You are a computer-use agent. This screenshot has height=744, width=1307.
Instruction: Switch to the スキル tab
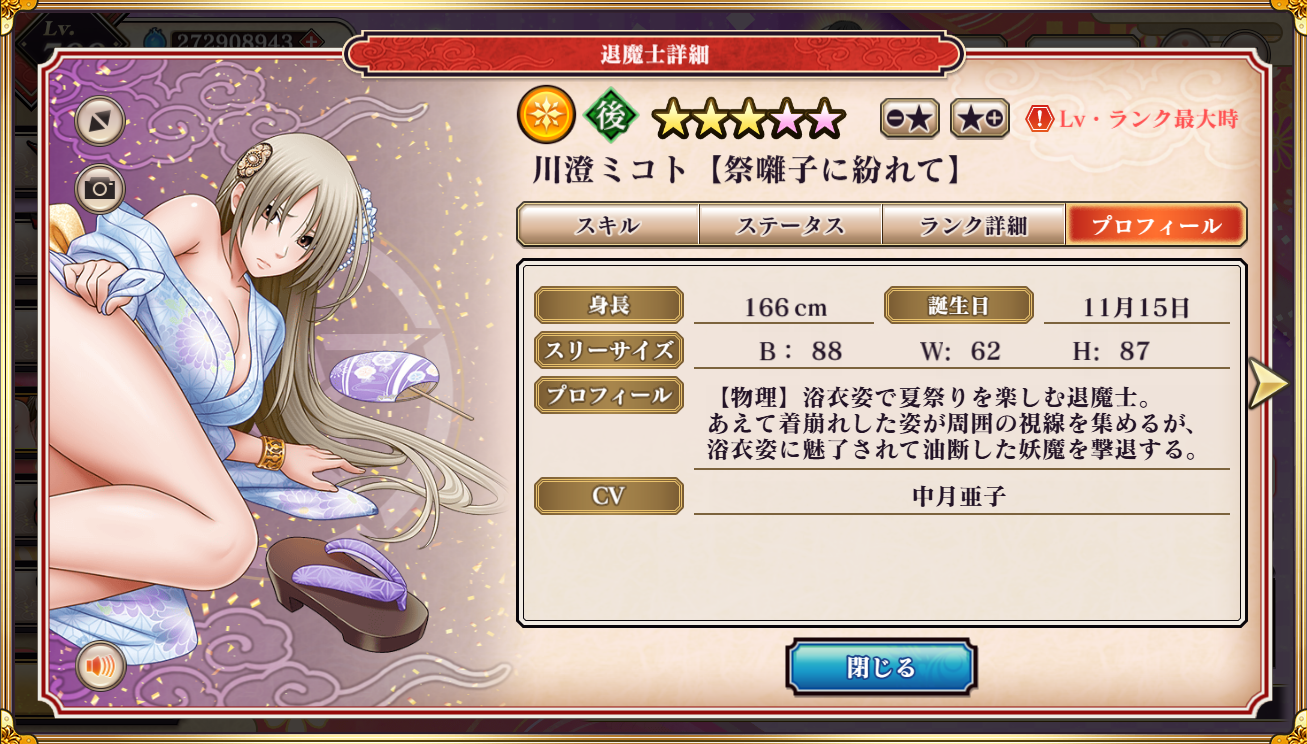pyautogui.click(x=607, y=225)
